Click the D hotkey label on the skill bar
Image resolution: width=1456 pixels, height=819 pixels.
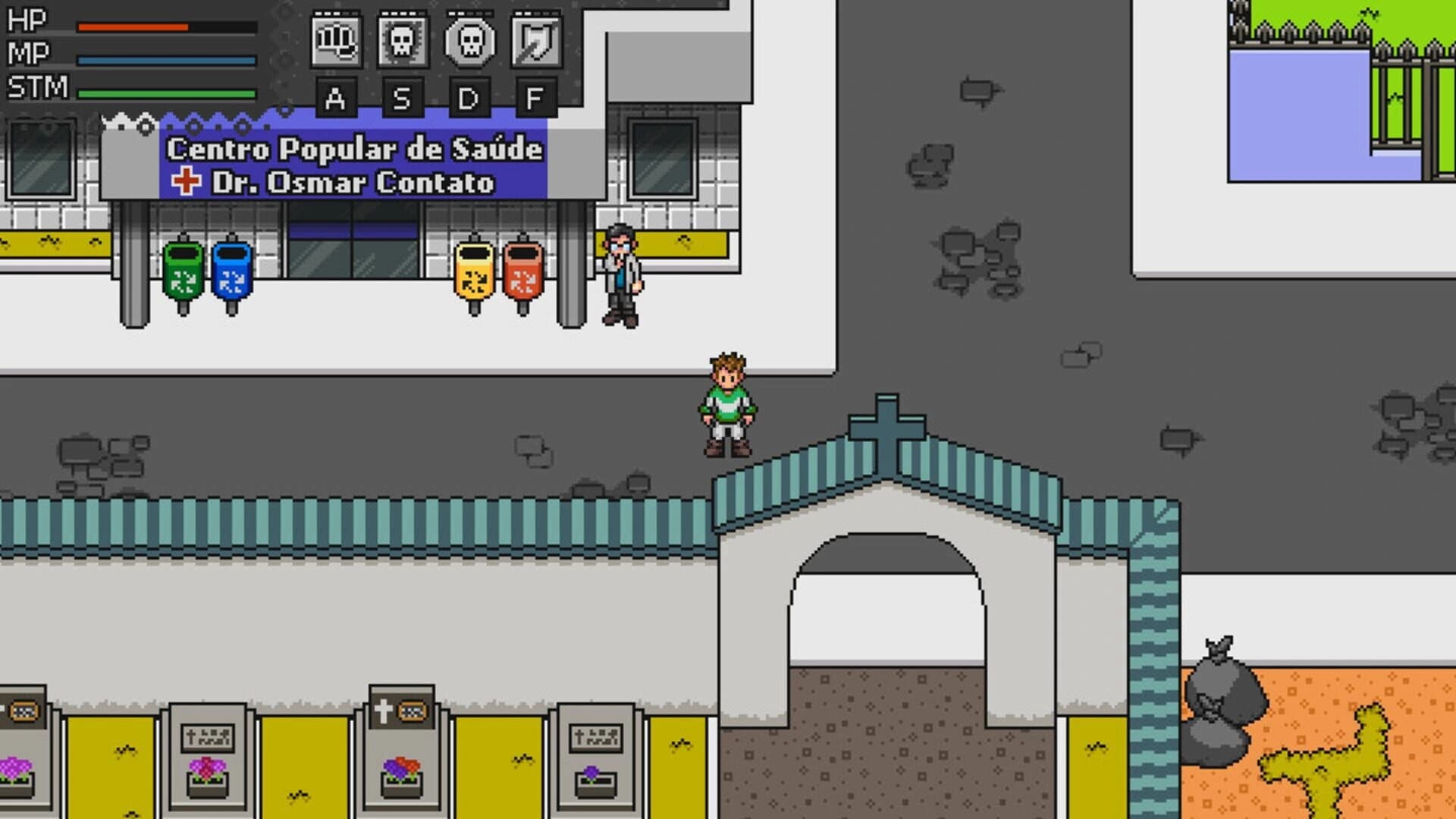(x=469, y=97)
